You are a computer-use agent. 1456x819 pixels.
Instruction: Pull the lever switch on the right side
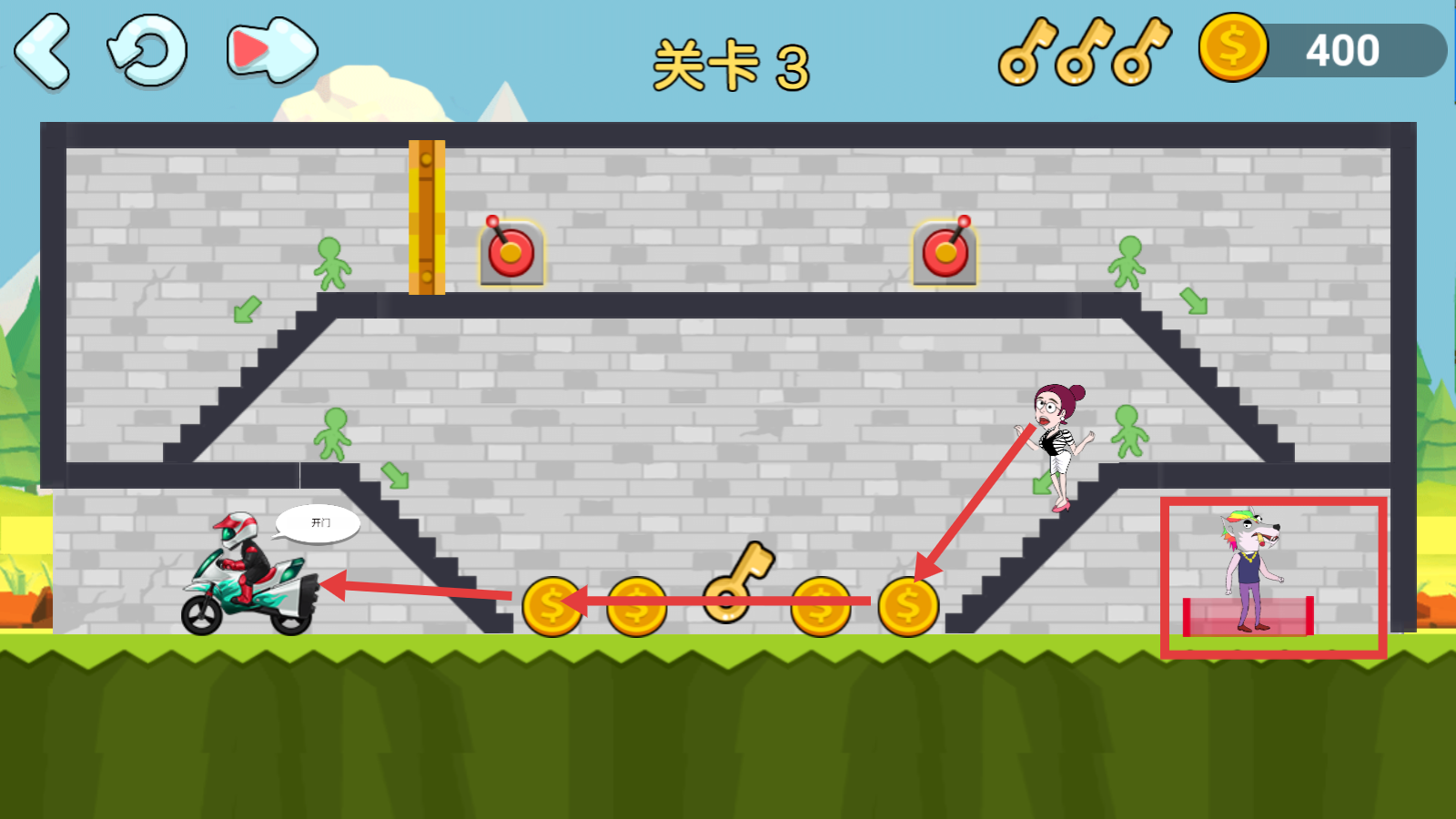point(945,252)
